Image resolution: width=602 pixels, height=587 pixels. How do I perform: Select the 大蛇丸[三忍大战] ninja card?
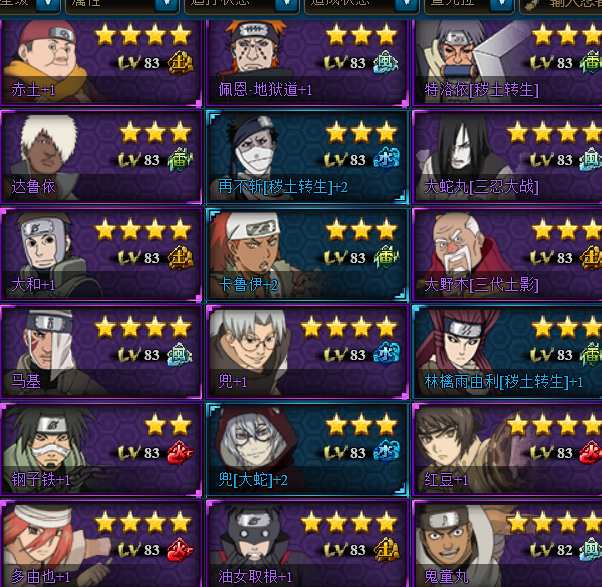pos(508,156)
